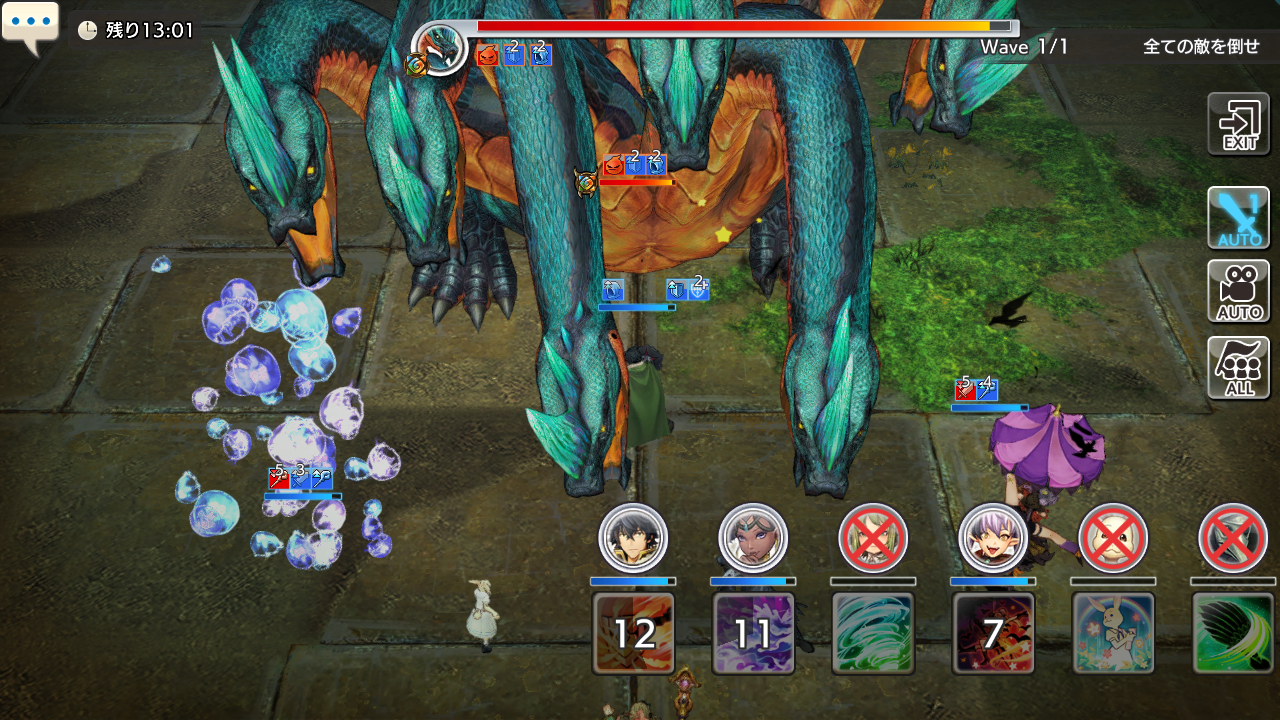Use the purple skill showing 11

[x=753, y=633]
